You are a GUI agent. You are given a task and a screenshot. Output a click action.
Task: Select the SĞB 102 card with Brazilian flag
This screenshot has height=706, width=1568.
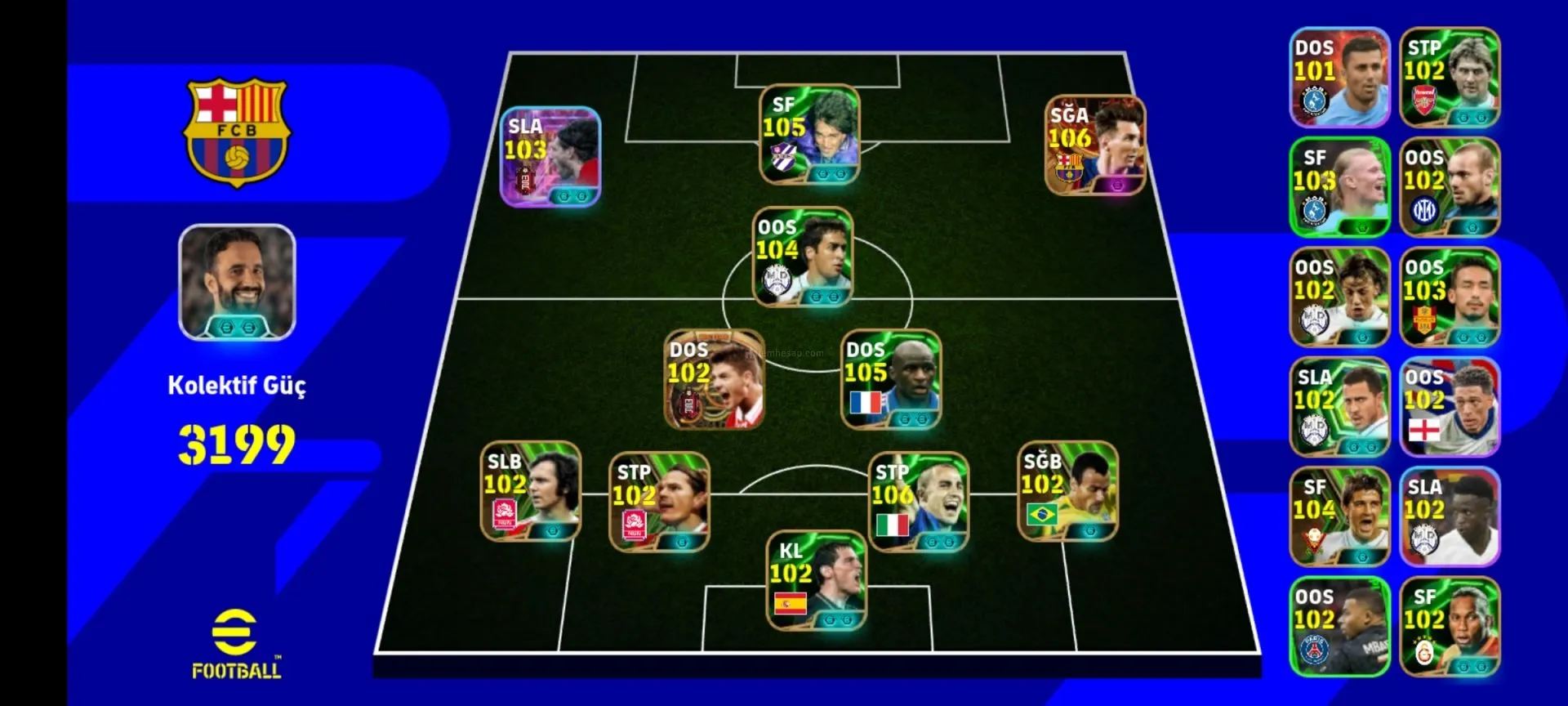[x=1067, y=491]
